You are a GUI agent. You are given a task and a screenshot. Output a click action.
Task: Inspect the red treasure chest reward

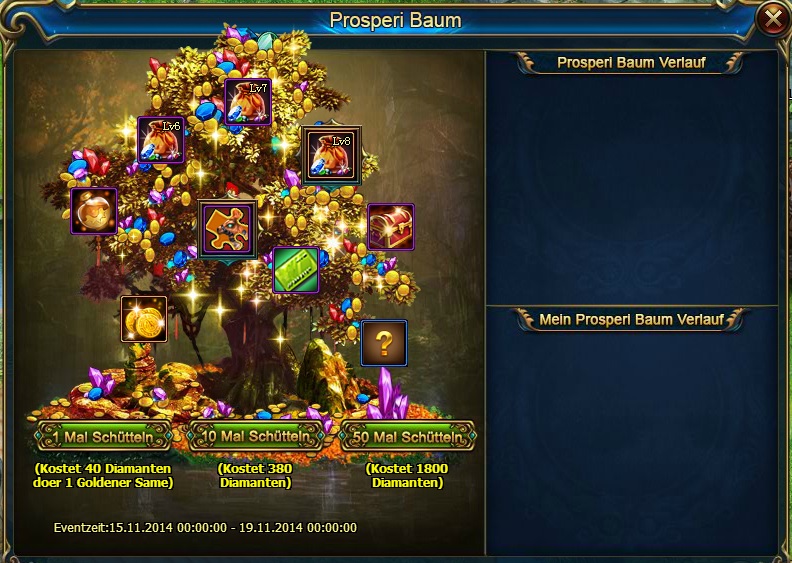click(x=391, y=227)
